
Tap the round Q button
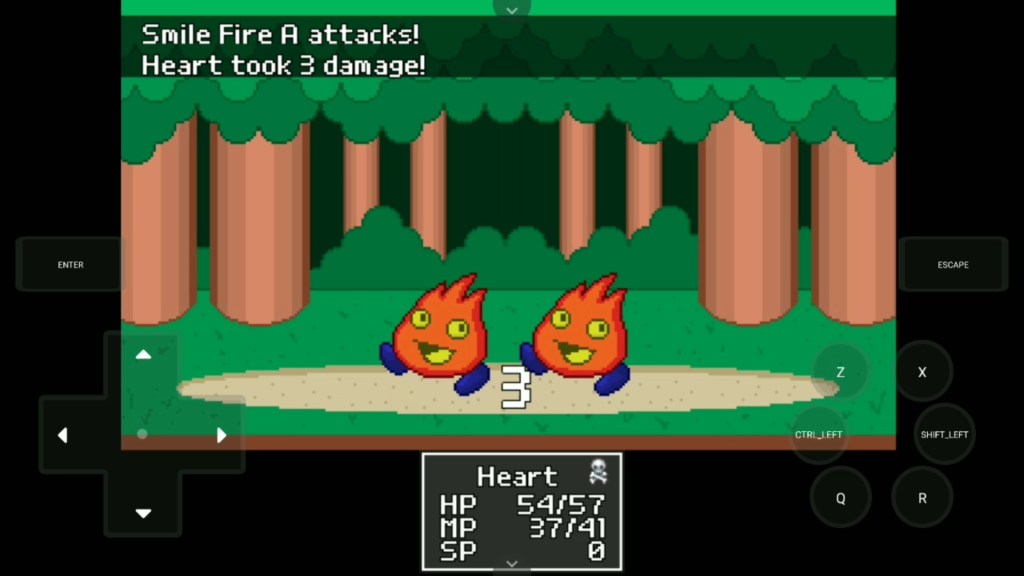point(840,498)
